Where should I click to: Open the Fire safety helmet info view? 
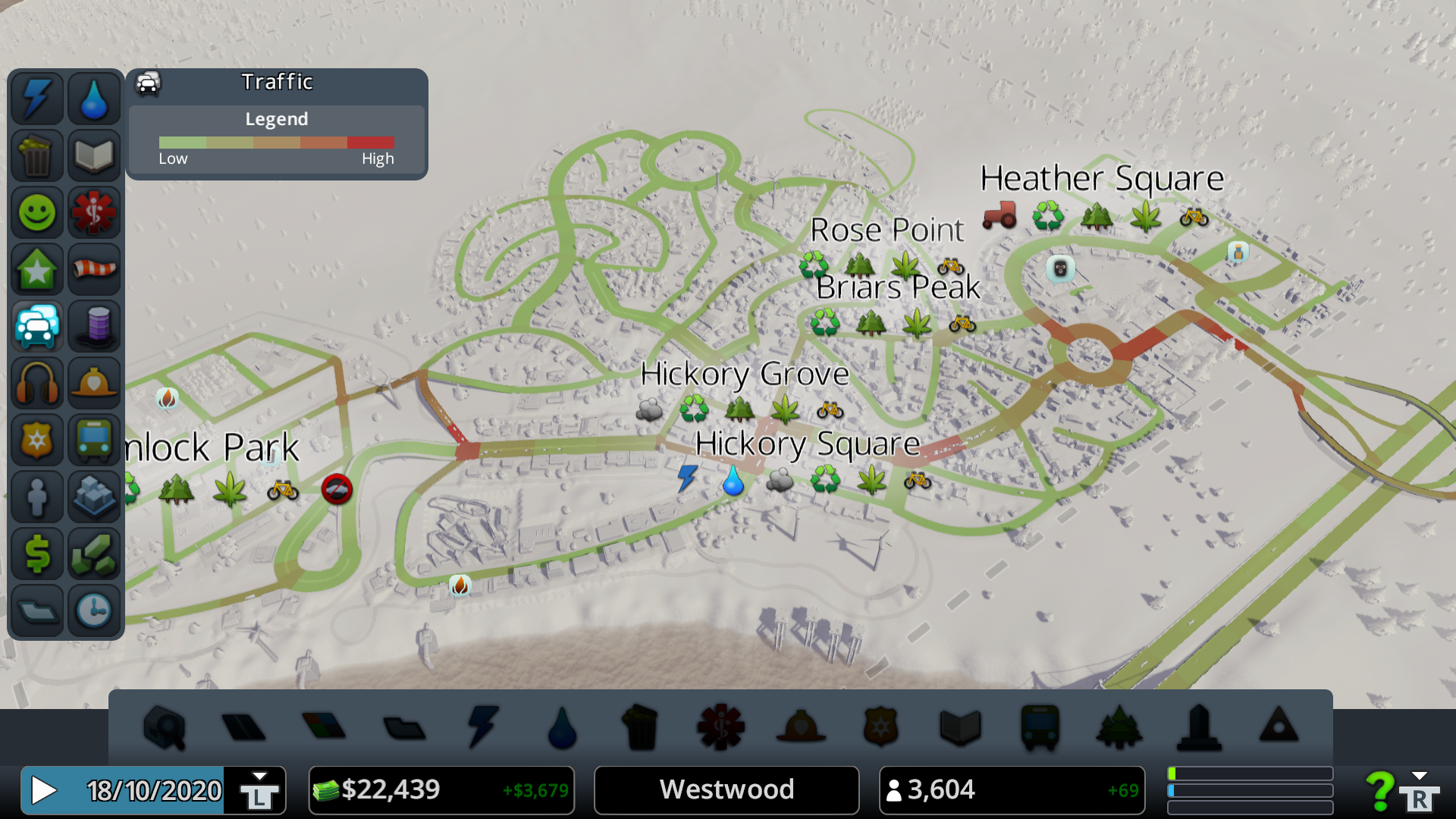point(94,383)
